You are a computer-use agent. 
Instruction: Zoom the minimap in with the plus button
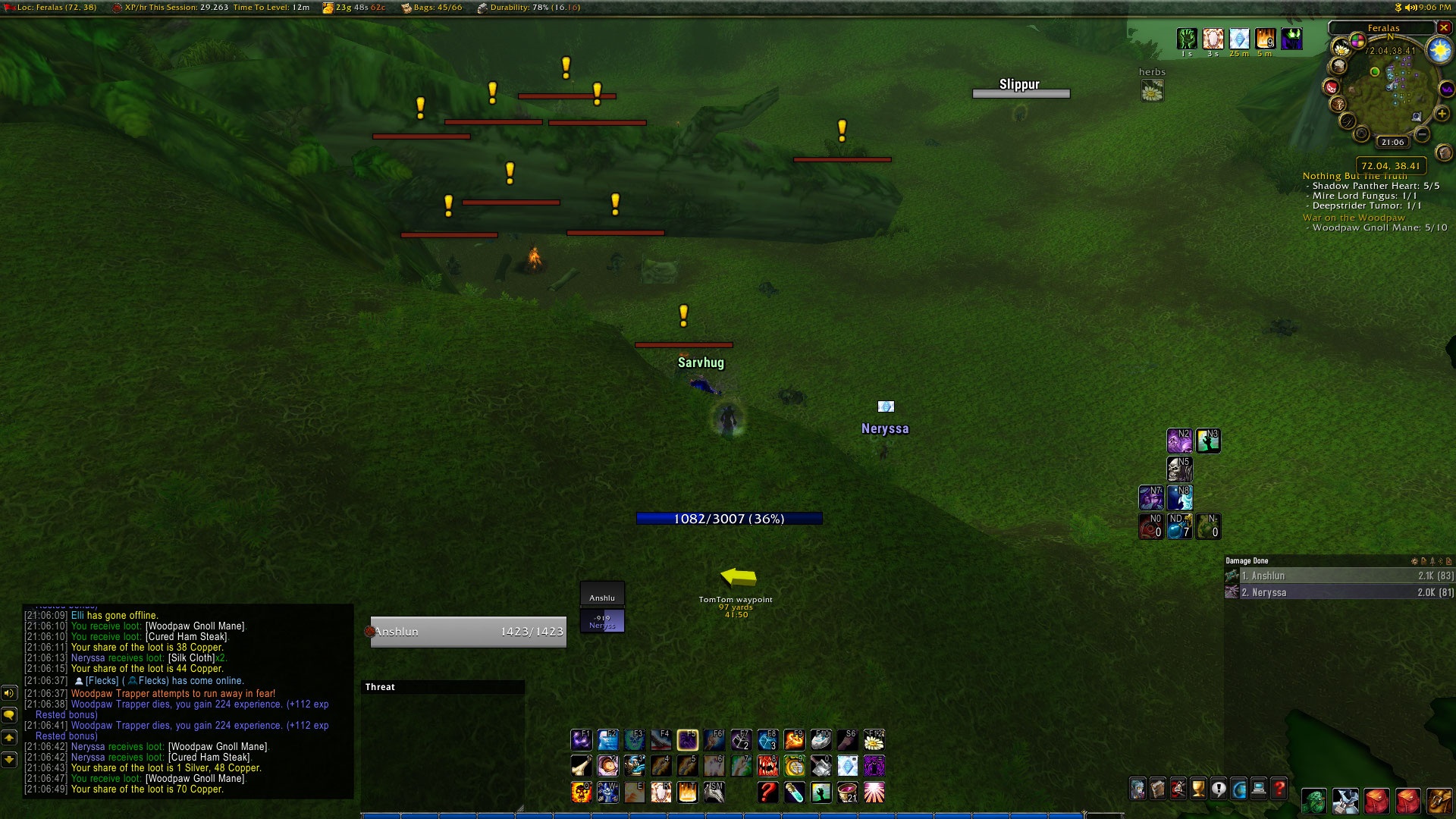pos(1442,112)
